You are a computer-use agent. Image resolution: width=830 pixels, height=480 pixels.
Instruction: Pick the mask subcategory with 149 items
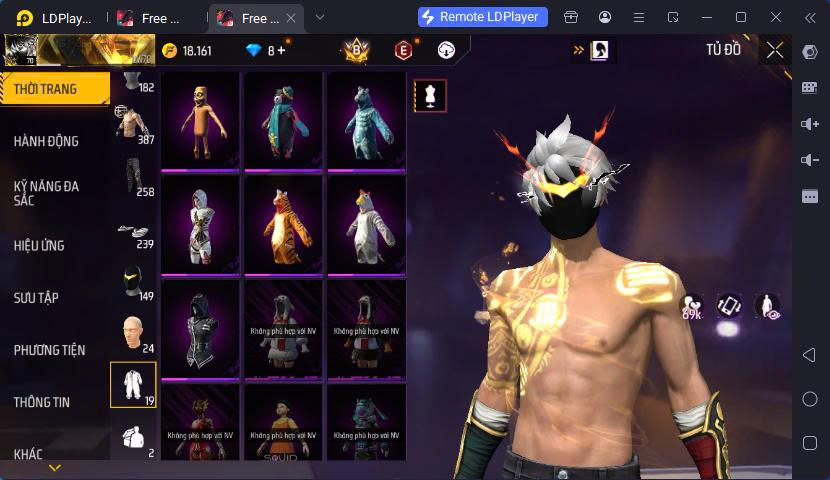coord(133,283)
